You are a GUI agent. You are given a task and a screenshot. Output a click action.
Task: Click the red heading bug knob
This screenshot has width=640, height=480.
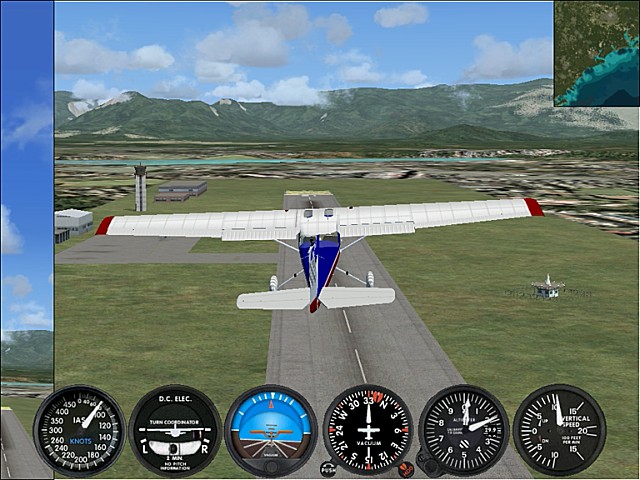pos(405,468)
